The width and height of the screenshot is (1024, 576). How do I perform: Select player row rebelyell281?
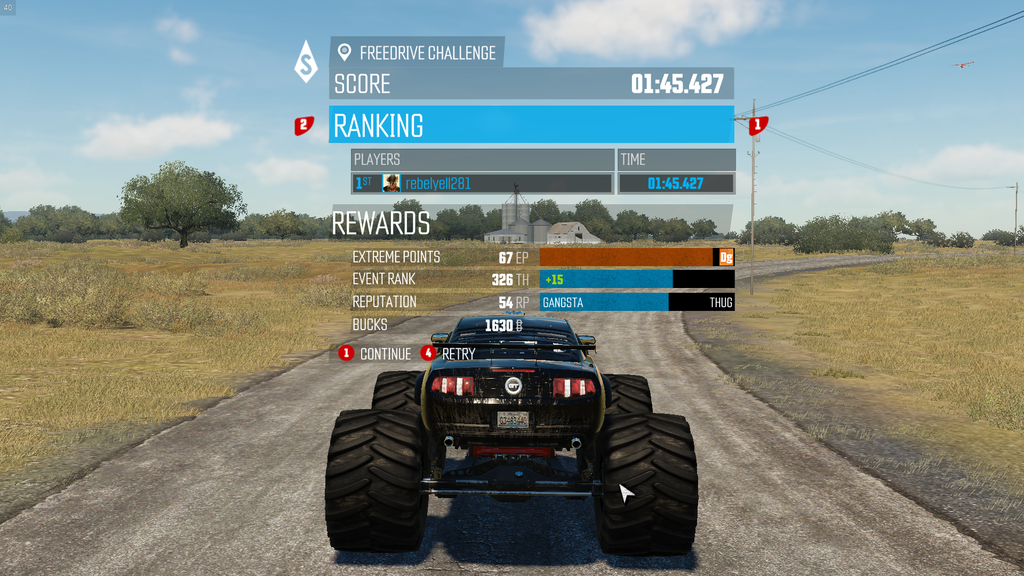(x=483, y=184)
